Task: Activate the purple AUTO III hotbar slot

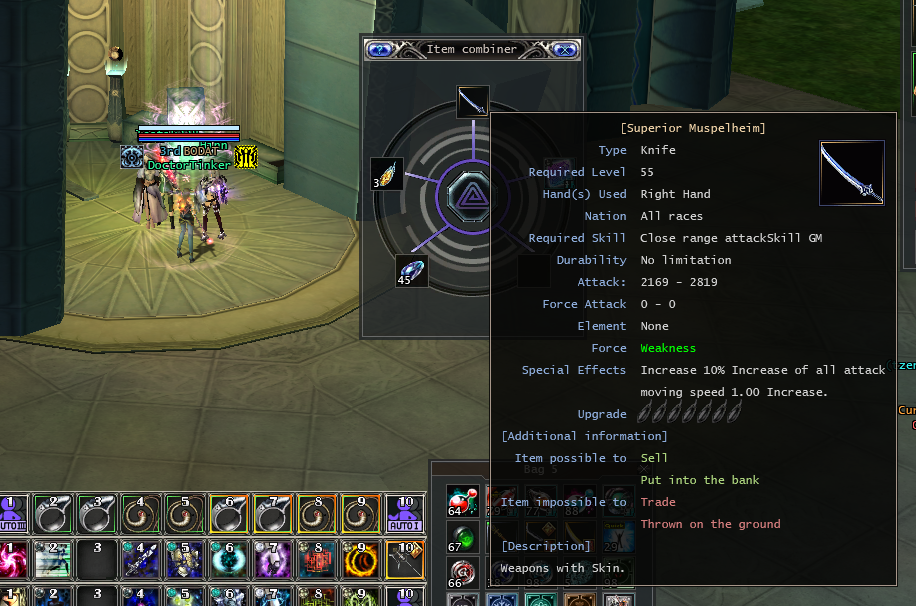Action: (x=13, y=512)
